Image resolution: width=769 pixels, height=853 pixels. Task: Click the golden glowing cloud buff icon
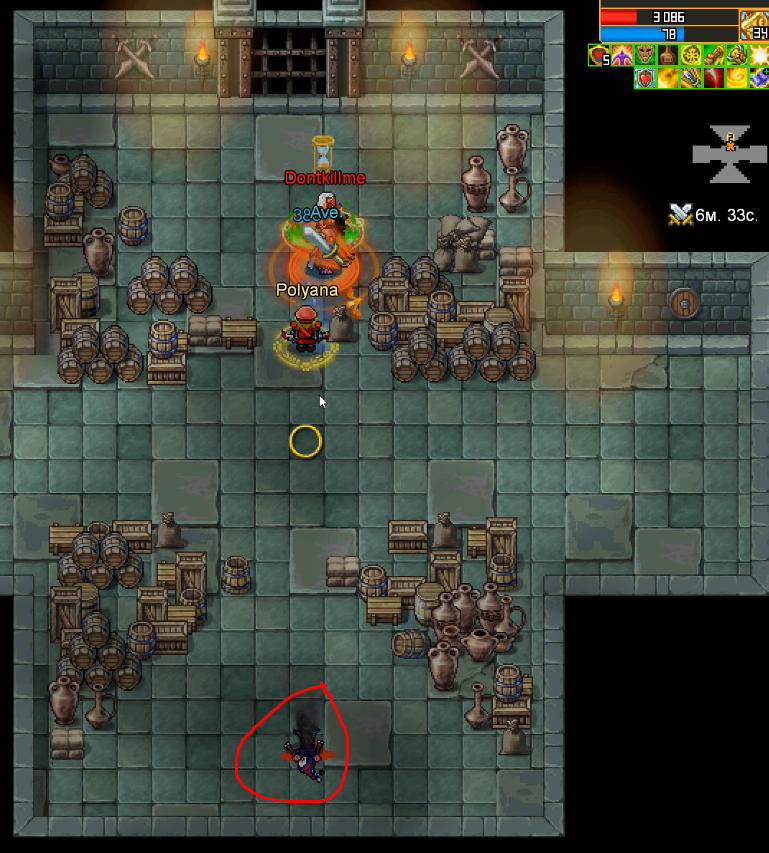(x=668, y=79)
